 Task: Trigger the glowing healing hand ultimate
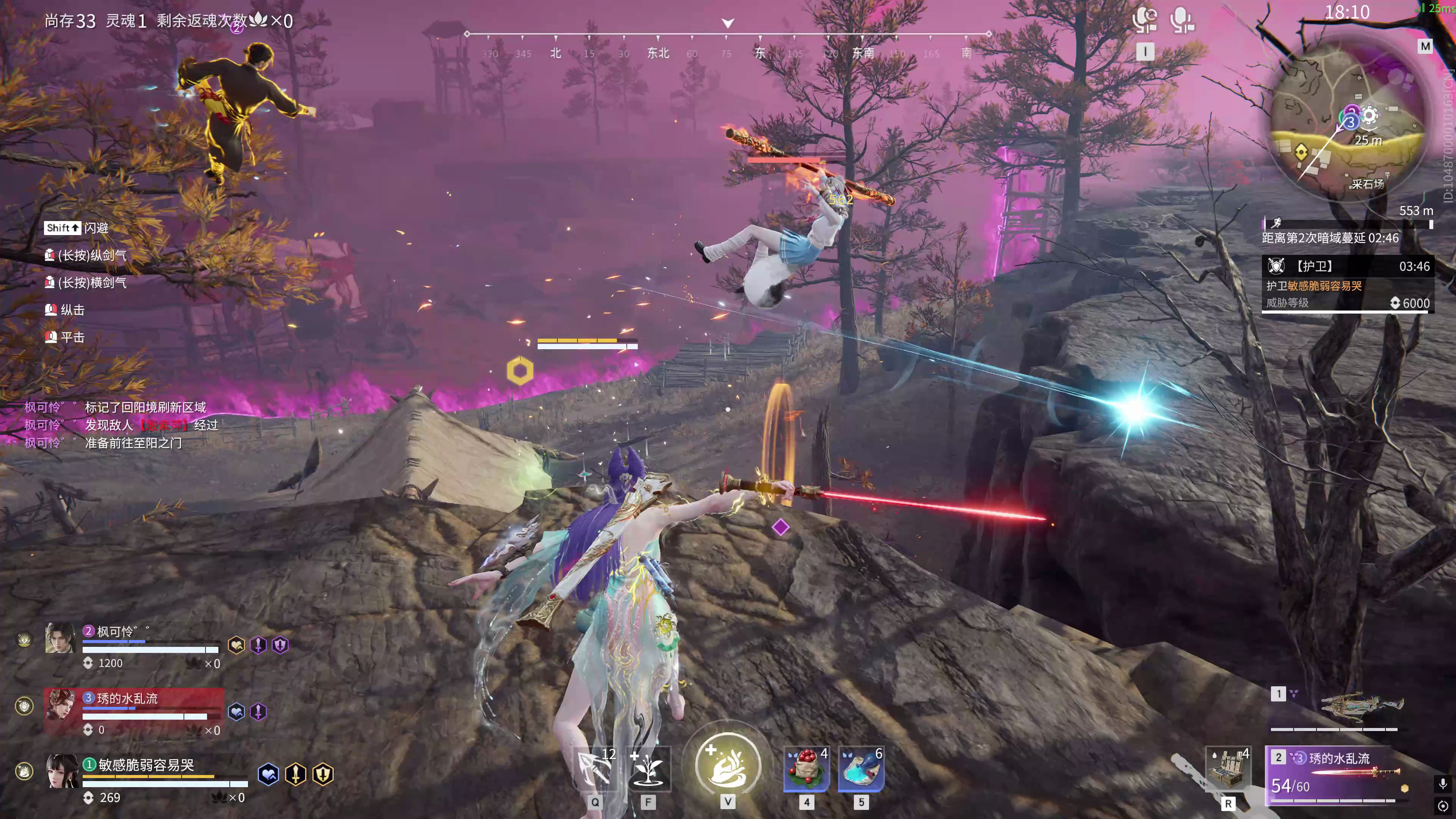(728, 765)
